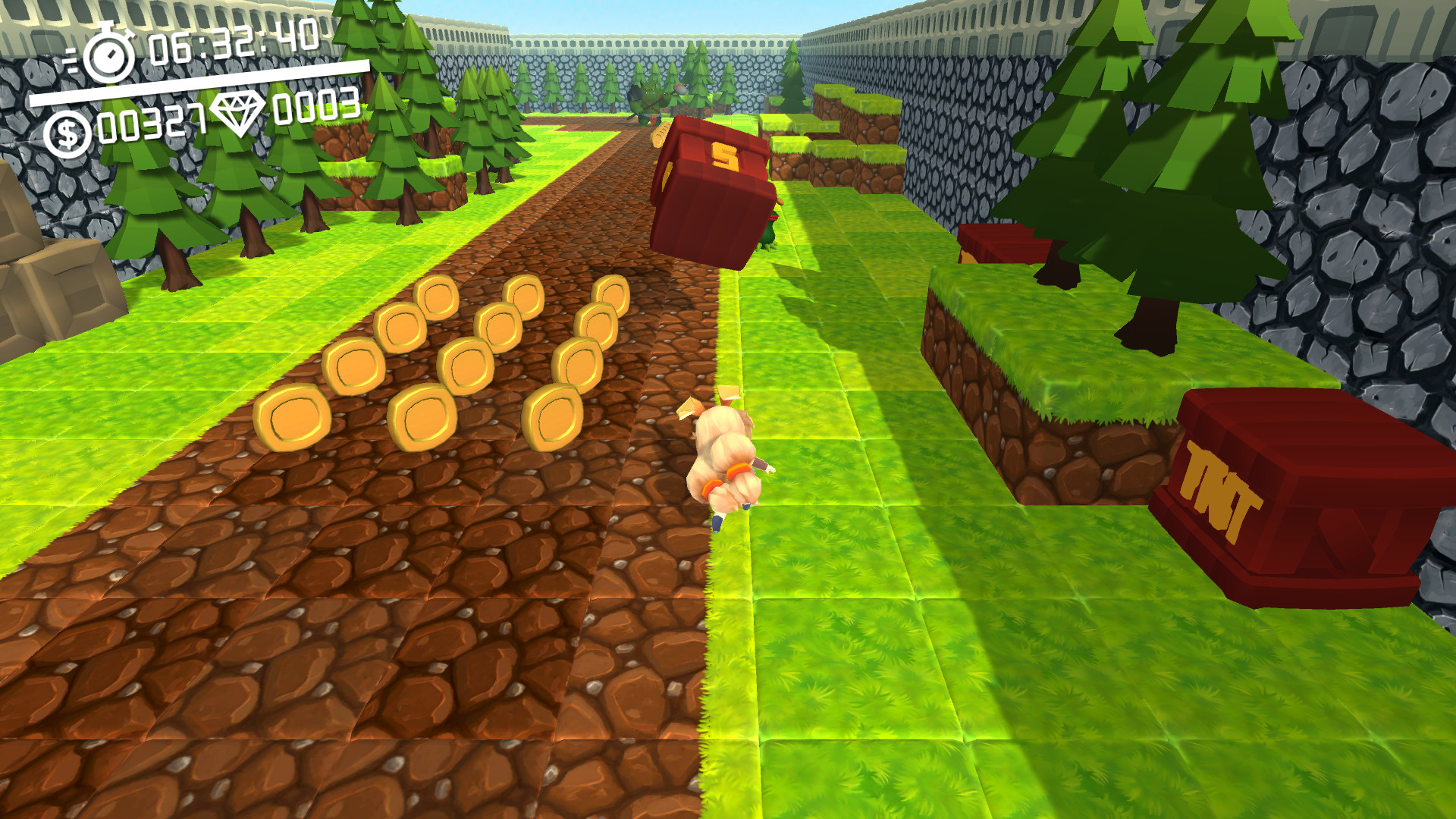Select the dollar coin counter icon
The height and width of the screenshot is (819, 1456).
pyautogui.click(x=68, y=127)
